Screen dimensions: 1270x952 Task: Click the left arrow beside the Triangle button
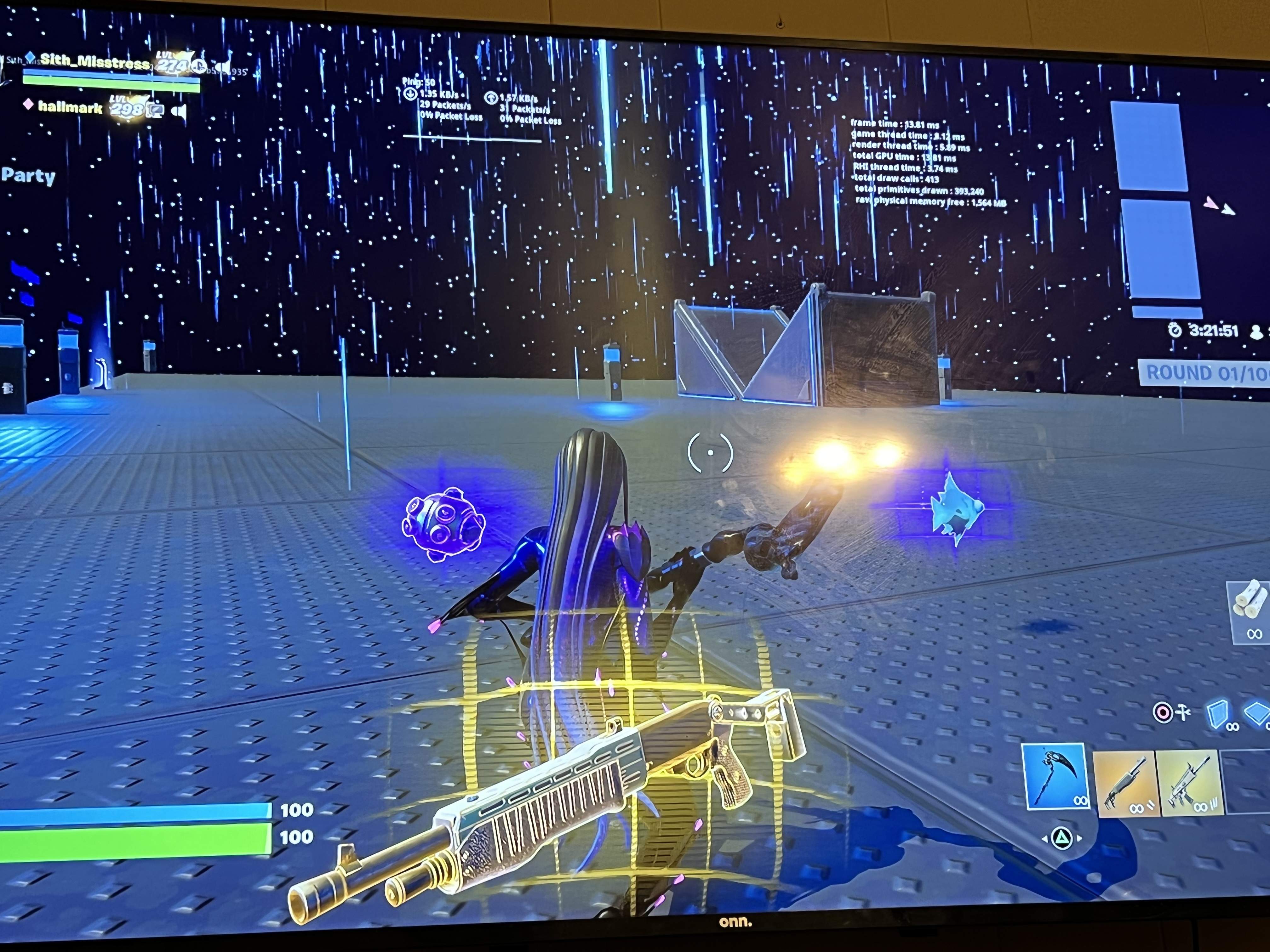tap(1044, 840)
